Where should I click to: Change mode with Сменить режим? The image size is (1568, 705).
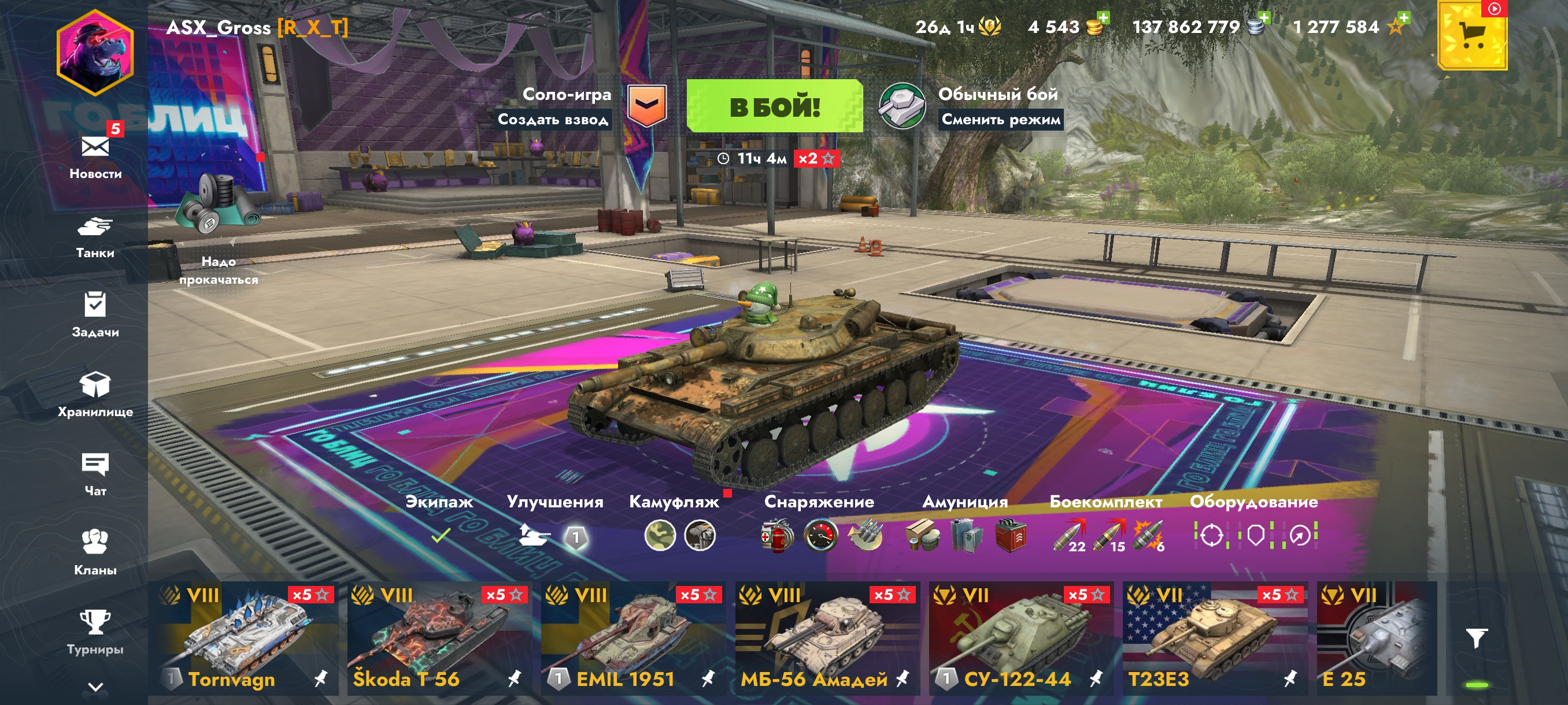point(1001,119)
